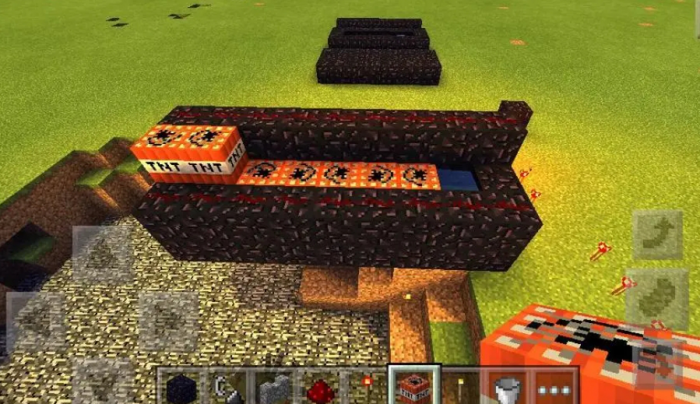700x404 pixels.
Task: Select the redstone dust slot
Action: [318, 386]
